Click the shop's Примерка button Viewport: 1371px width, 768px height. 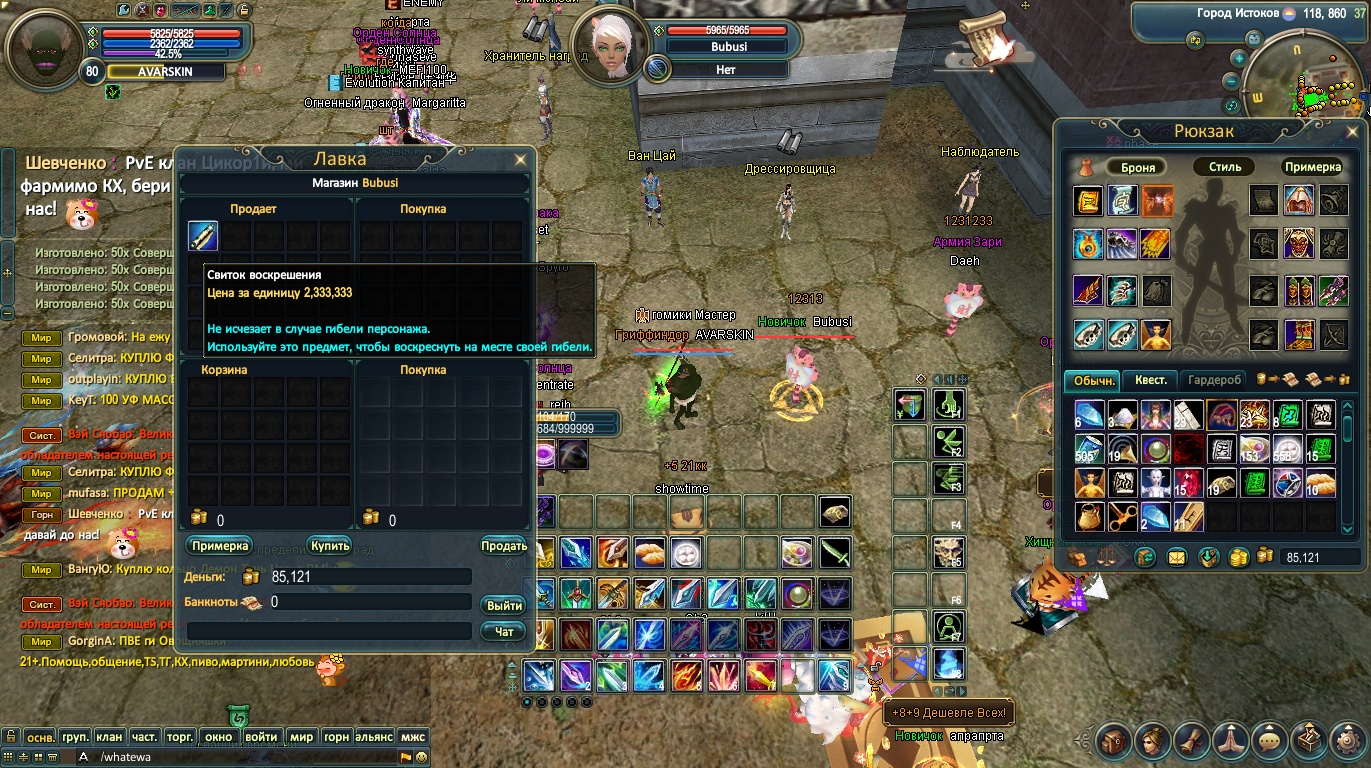[x=219, y=546]
